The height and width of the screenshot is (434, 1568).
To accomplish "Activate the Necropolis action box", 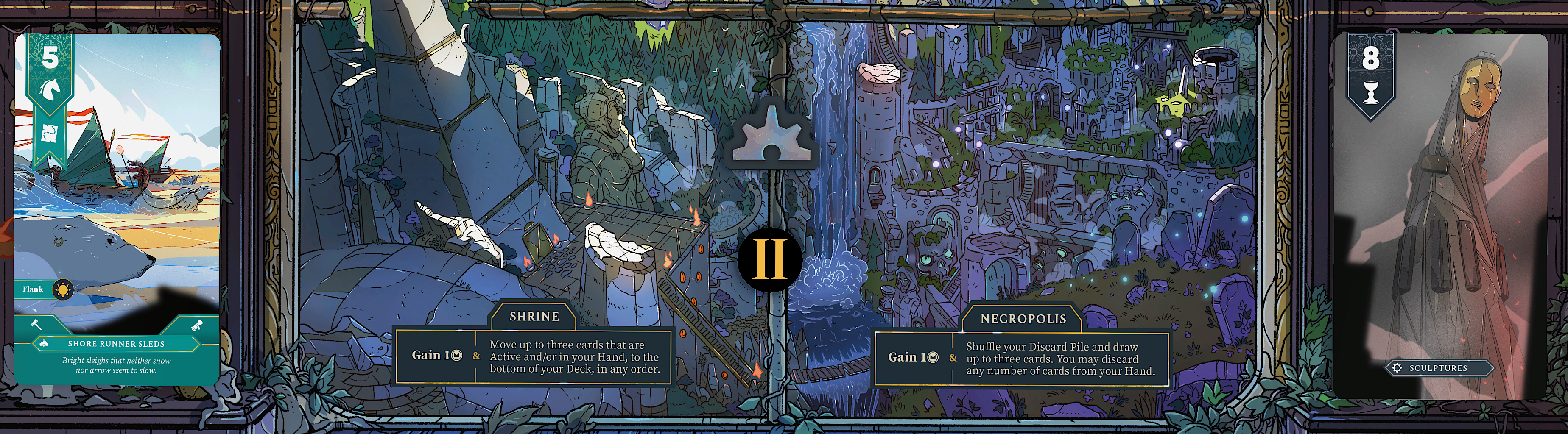I will click(x=1021, y=358).
